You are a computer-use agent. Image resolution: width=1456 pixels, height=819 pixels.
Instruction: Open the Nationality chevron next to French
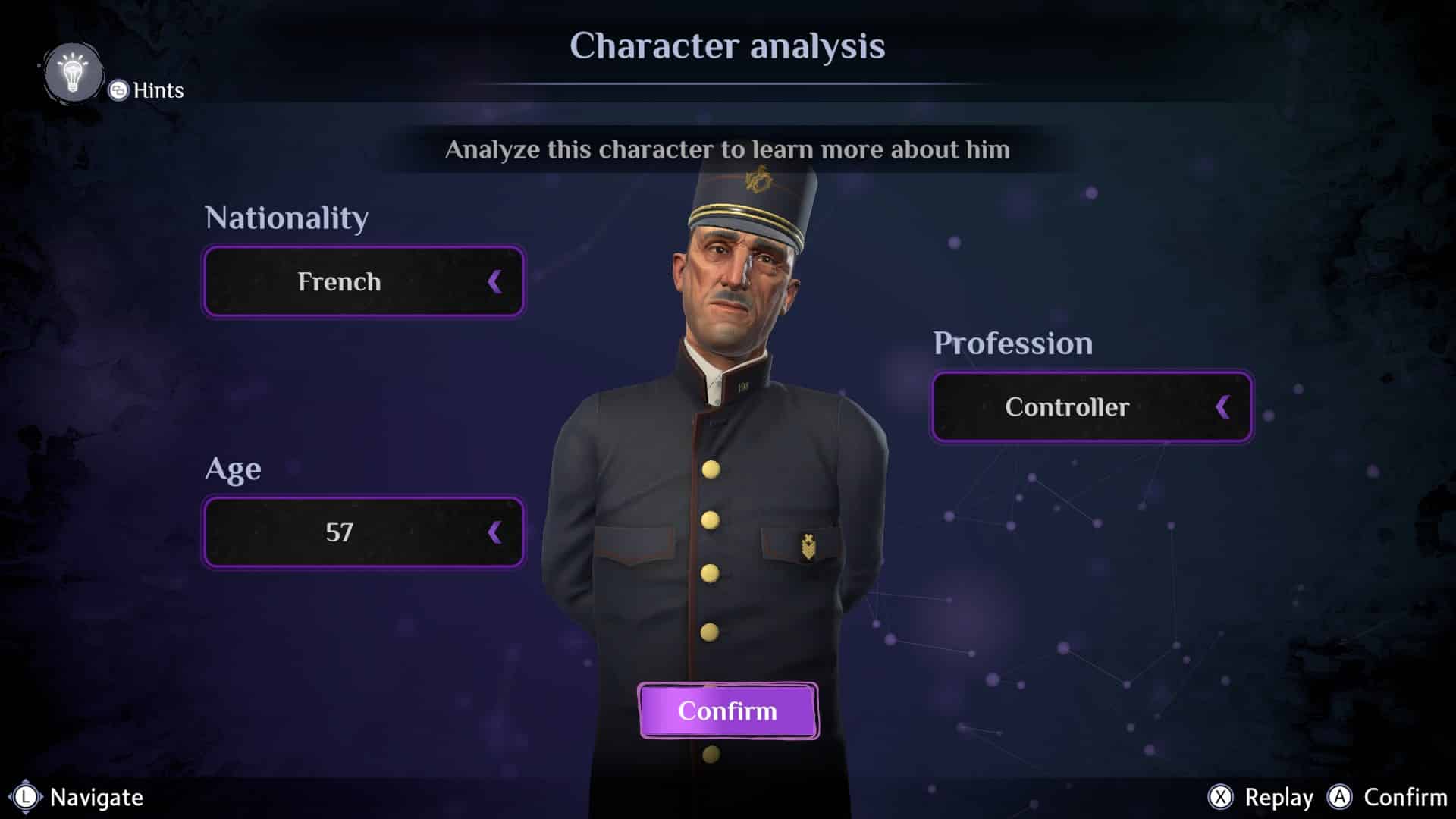pos(494,281)
